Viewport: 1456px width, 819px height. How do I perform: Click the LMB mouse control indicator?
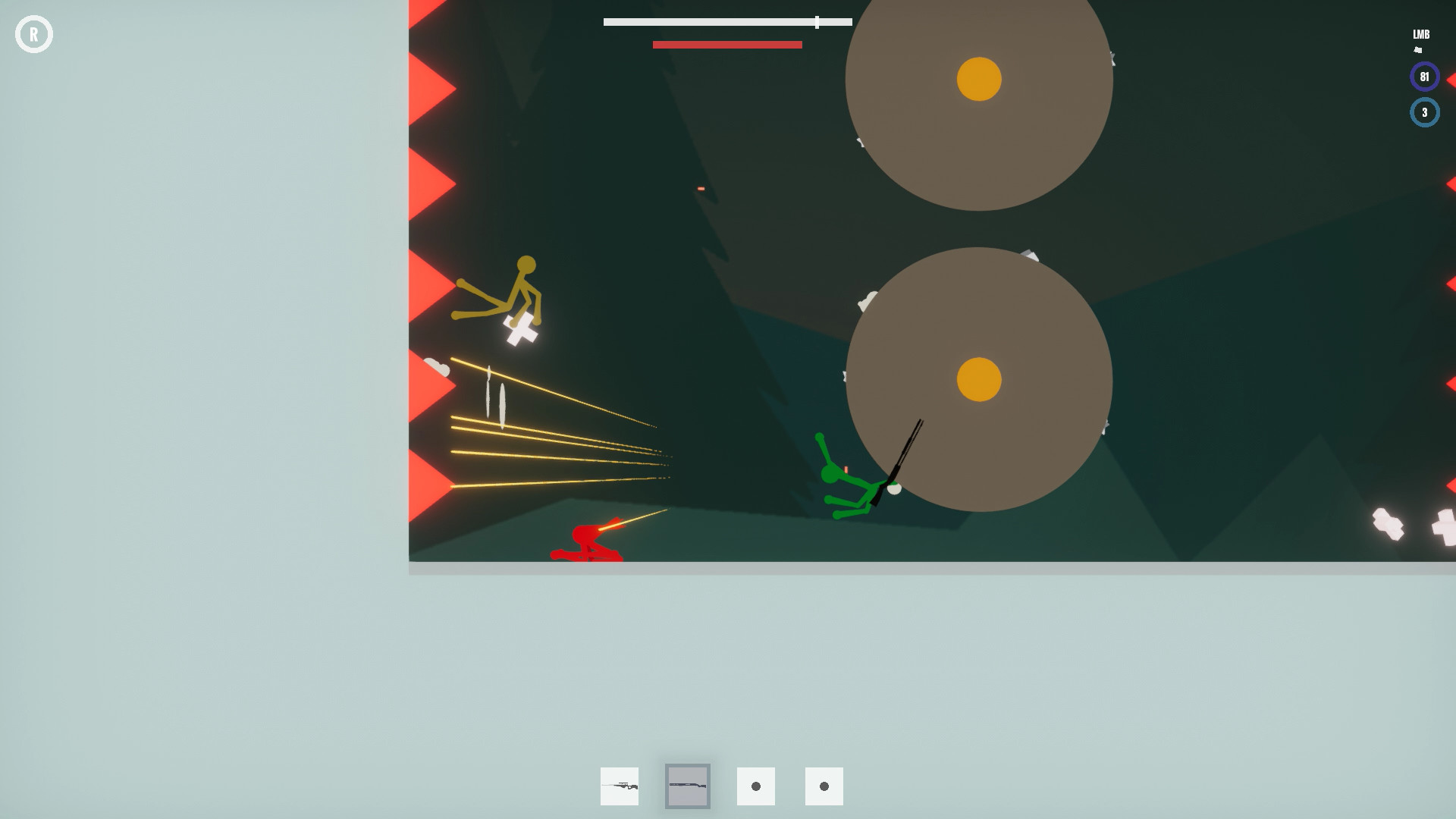coord(1420,34)
